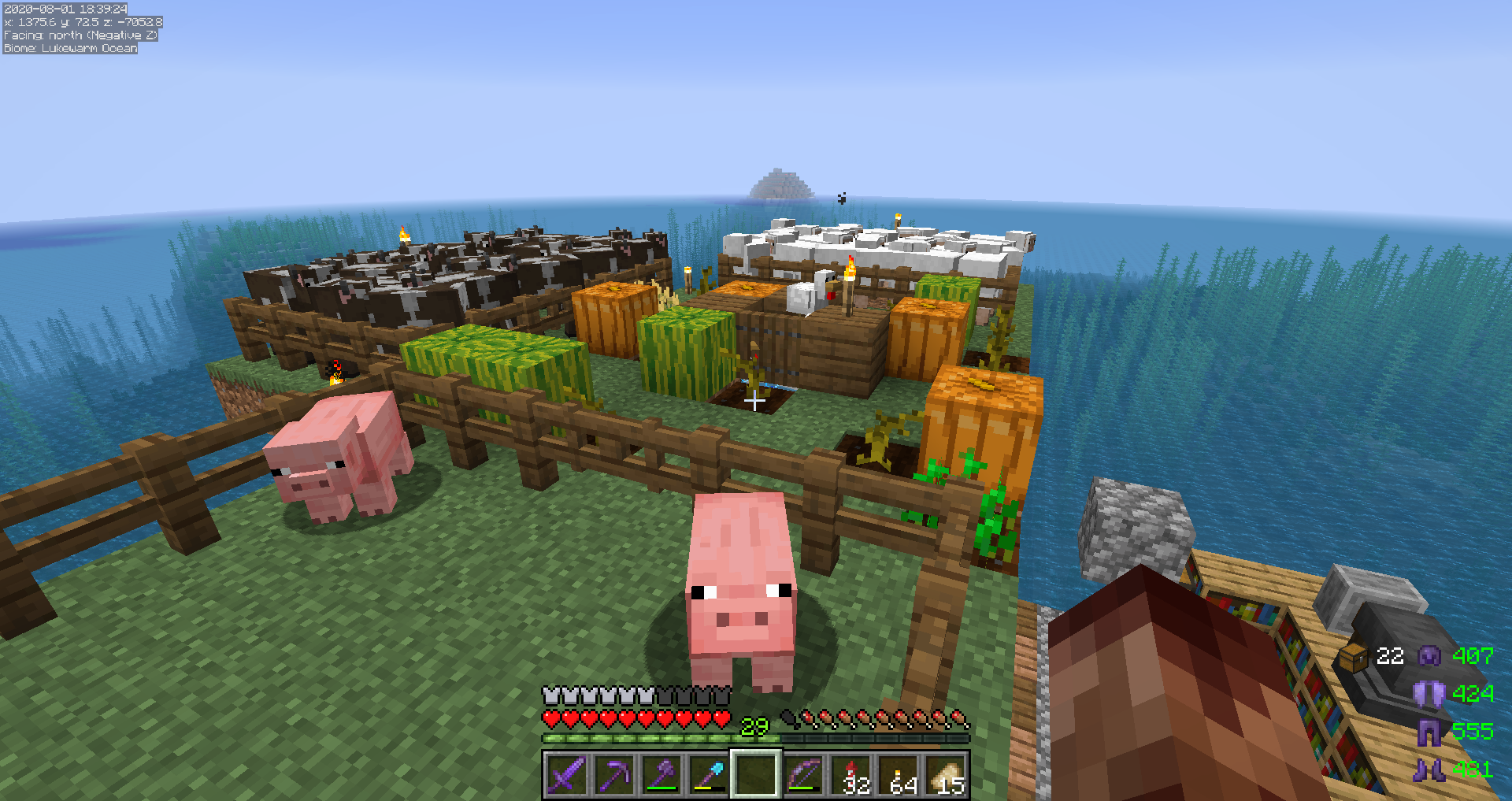Image resolution: width=1512 pixels, height=801 pixels.
Task: Select the enchanted pickaxe hotbar slot
Action: (x=613, y=775)
